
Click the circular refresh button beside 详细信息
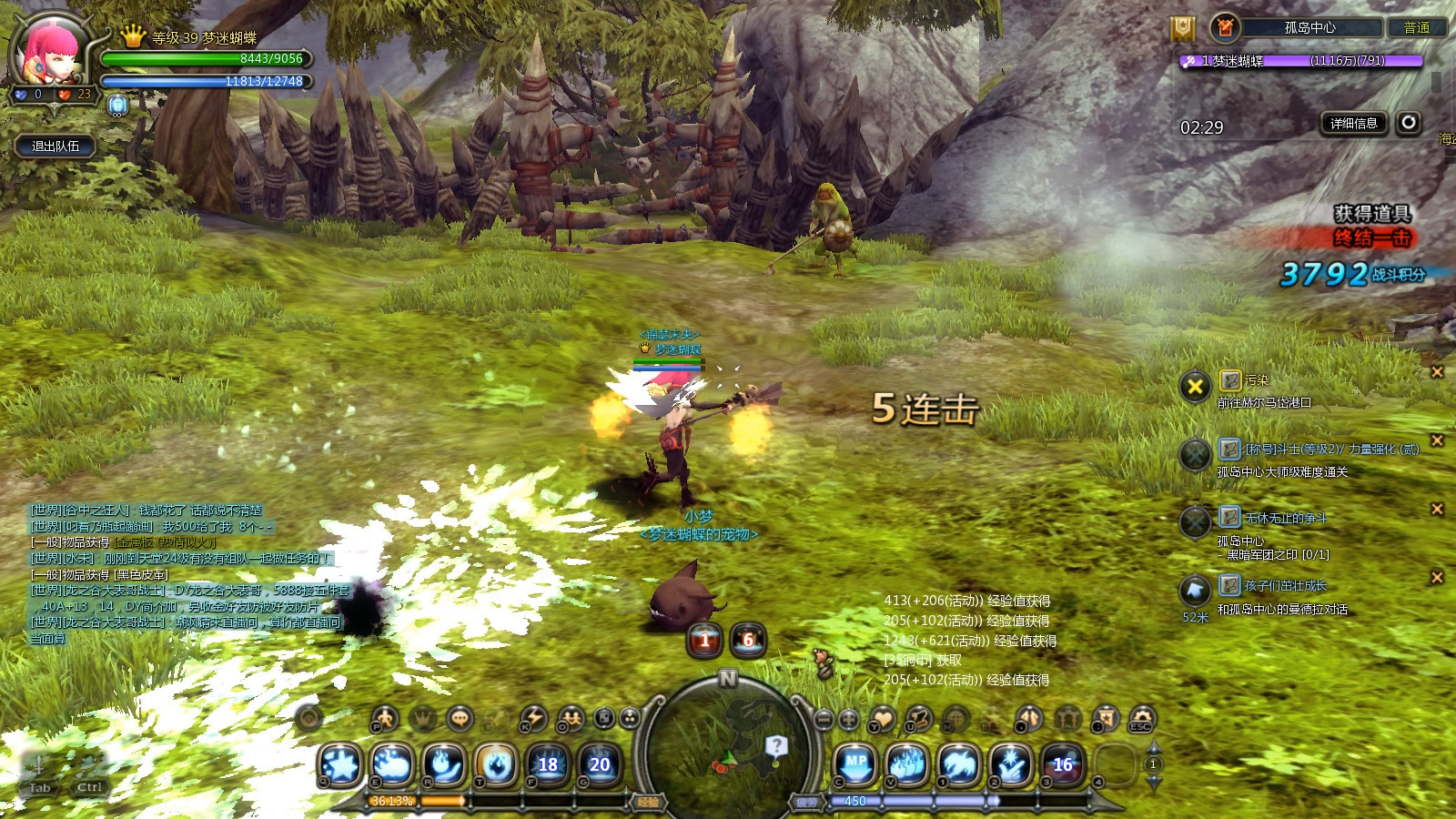pos(1409,123)
